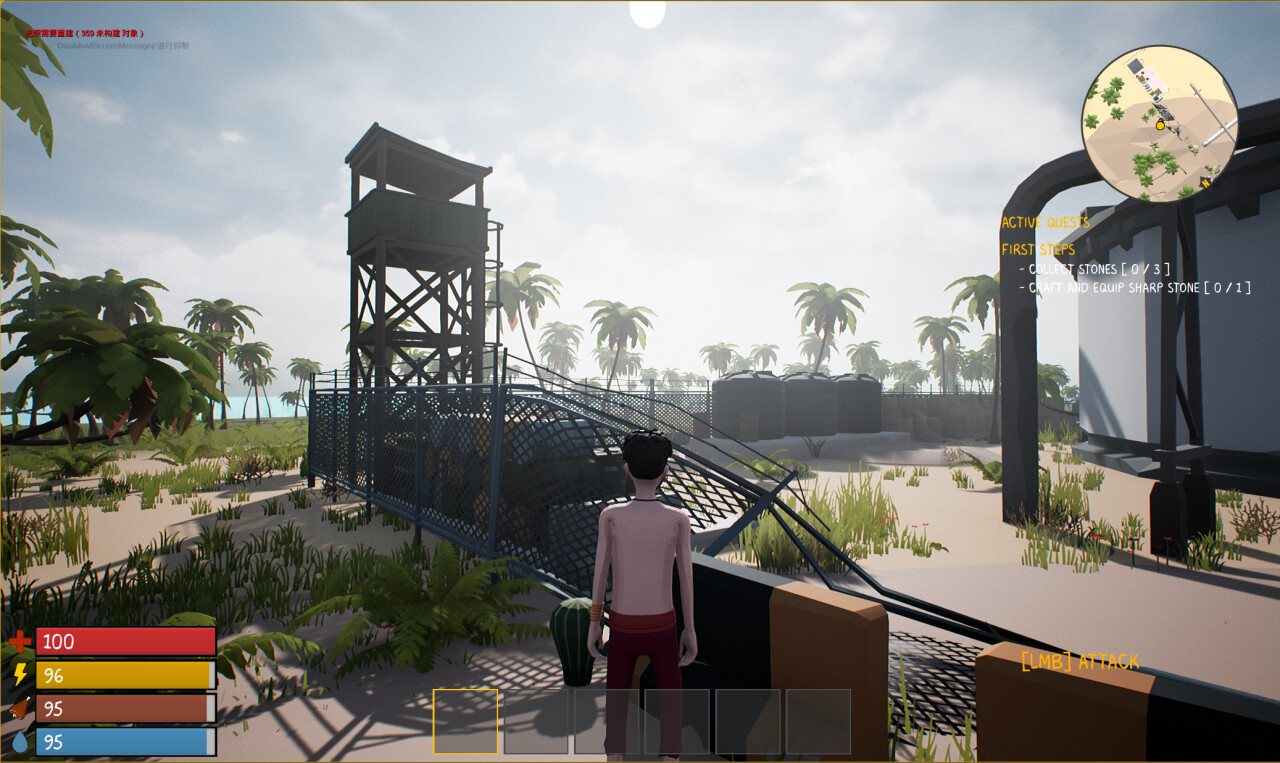Collapse the quest objectives list
The width and height of the screenshot is (1280, 763).
[1038, 250]
